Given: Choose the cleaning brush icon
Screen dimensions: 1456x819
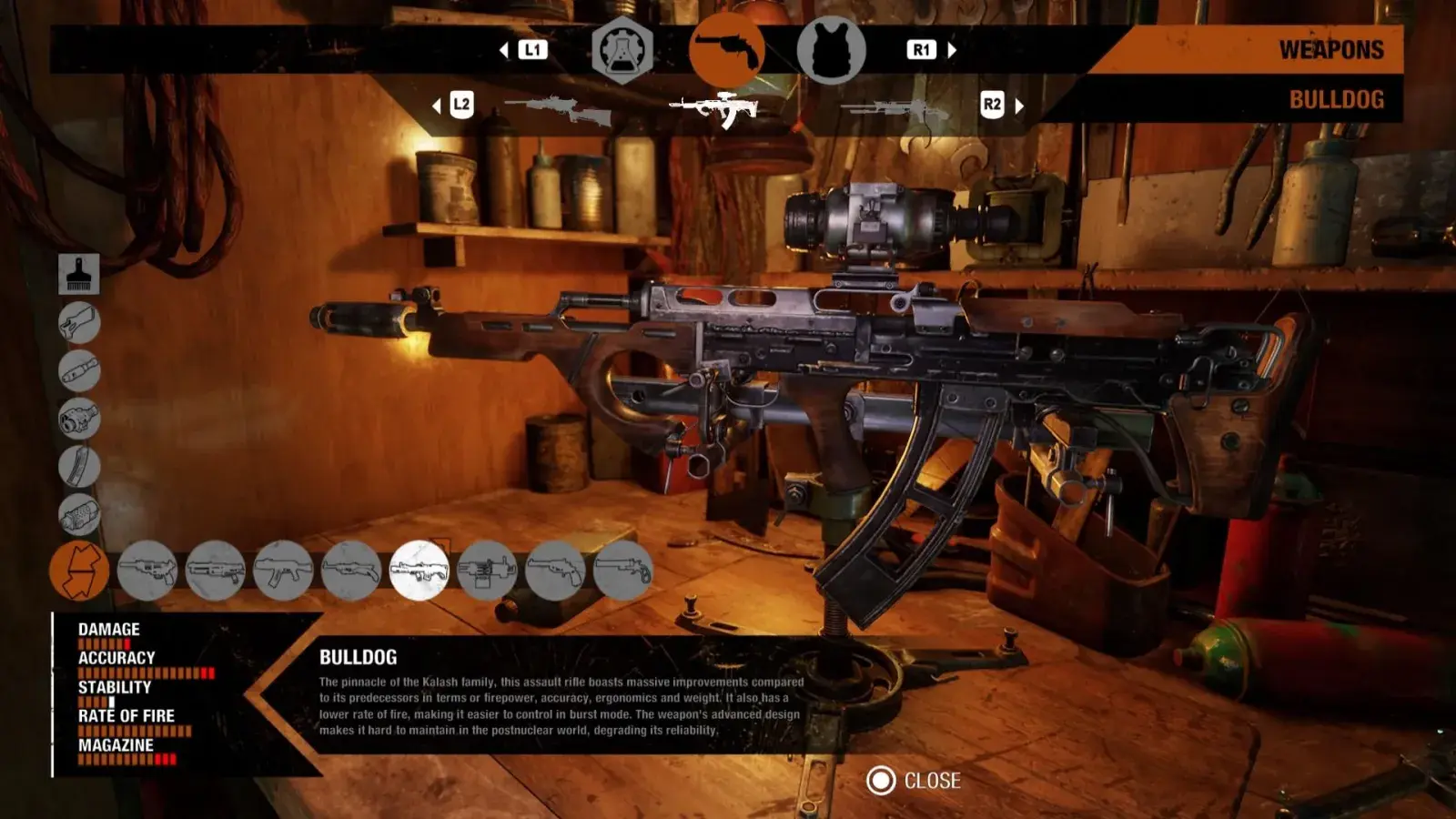Looking at the screenshot, I should 79,273.
